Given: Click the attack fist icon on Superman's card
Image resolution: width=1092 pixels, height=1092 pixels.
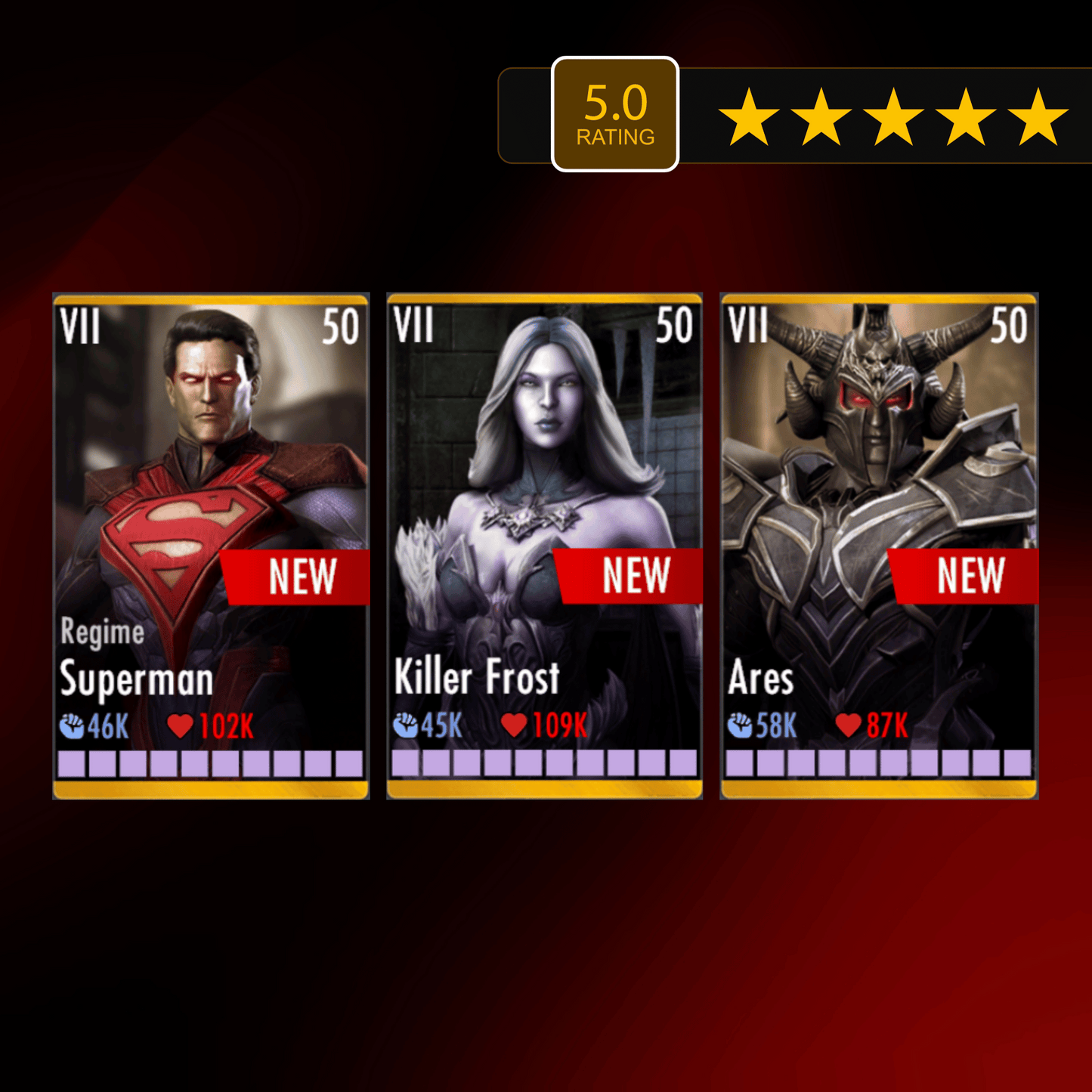Looking at the screenshot, I should tap(73, 725).
